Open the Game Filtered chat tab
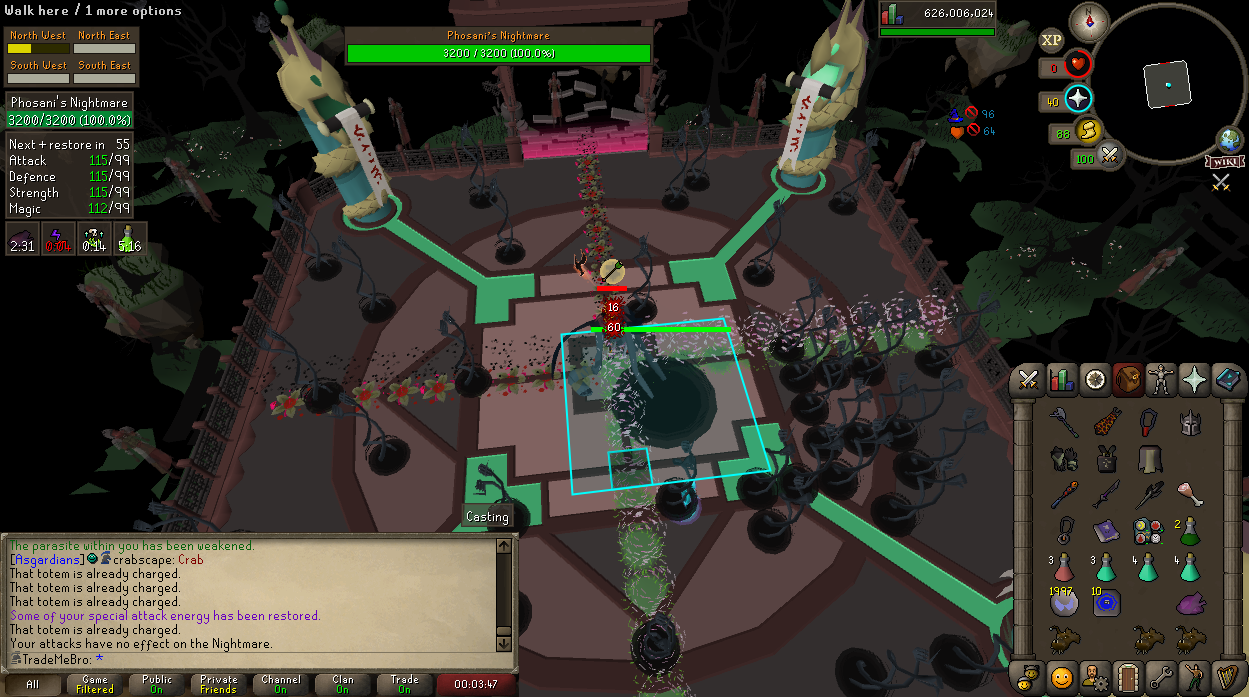1249x697 pixels. [95, 684]
